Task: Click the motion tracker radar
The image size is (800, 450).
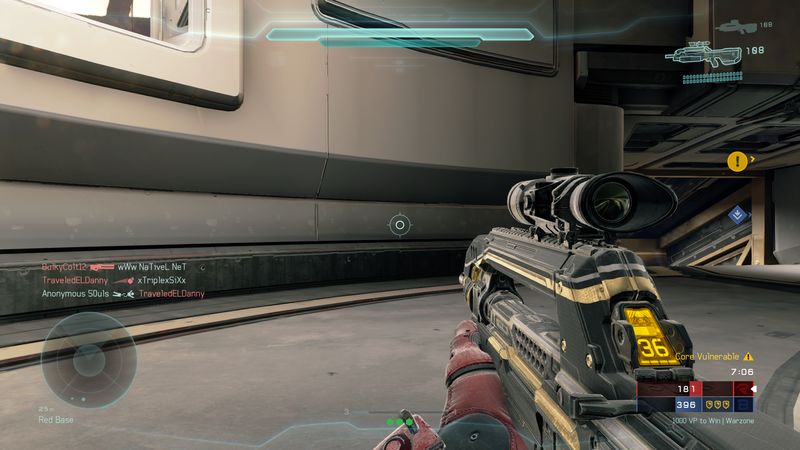Action: click(x=88, y=360)
